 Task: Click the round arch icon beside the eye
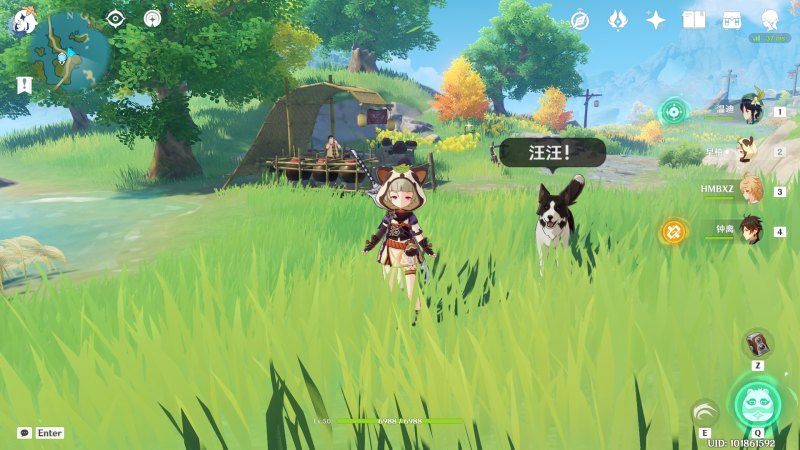[152, 18]
